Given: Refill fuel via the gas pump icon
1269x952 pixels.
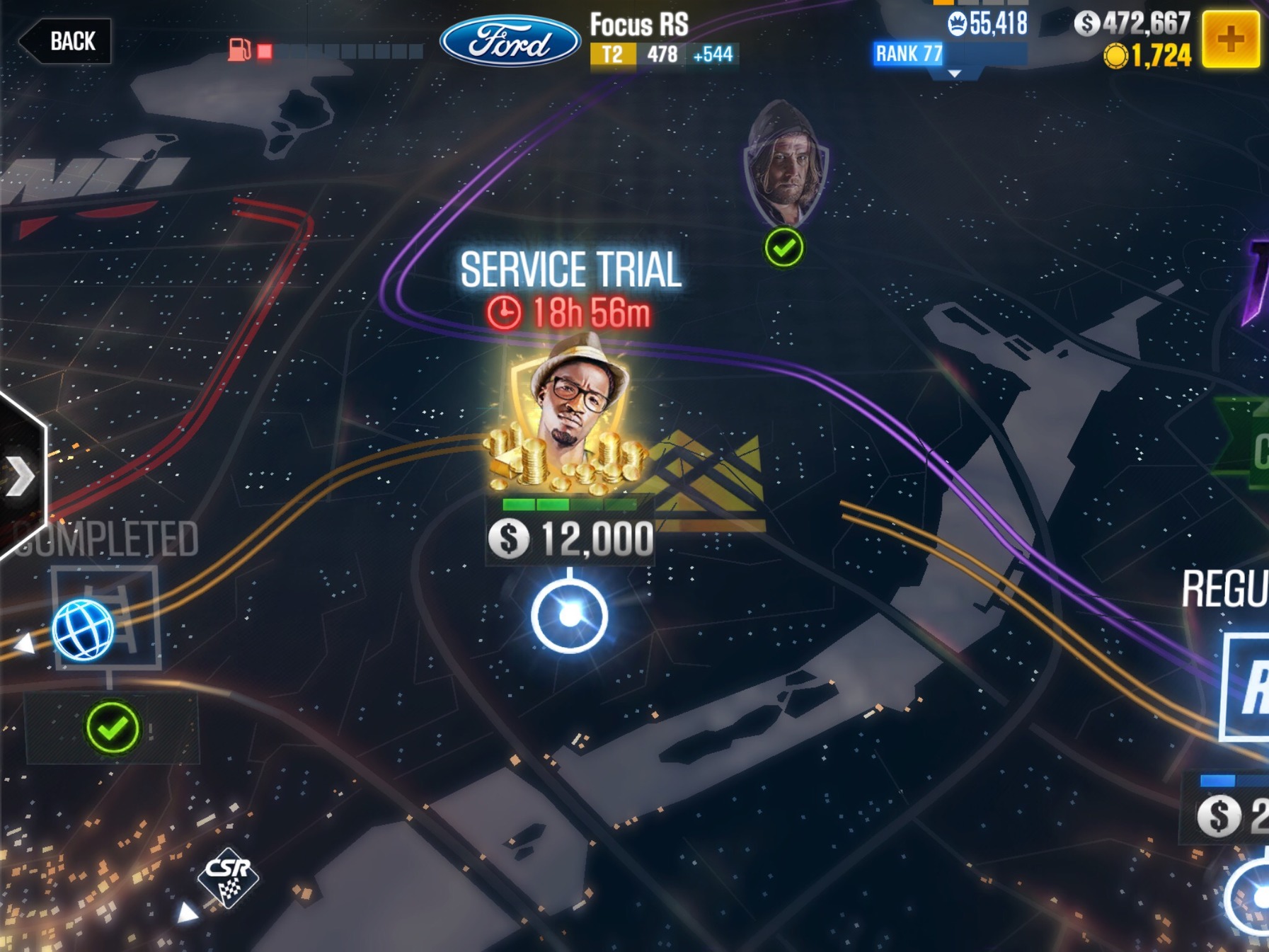Looking at the screenshot, I should tap(240, 50).
